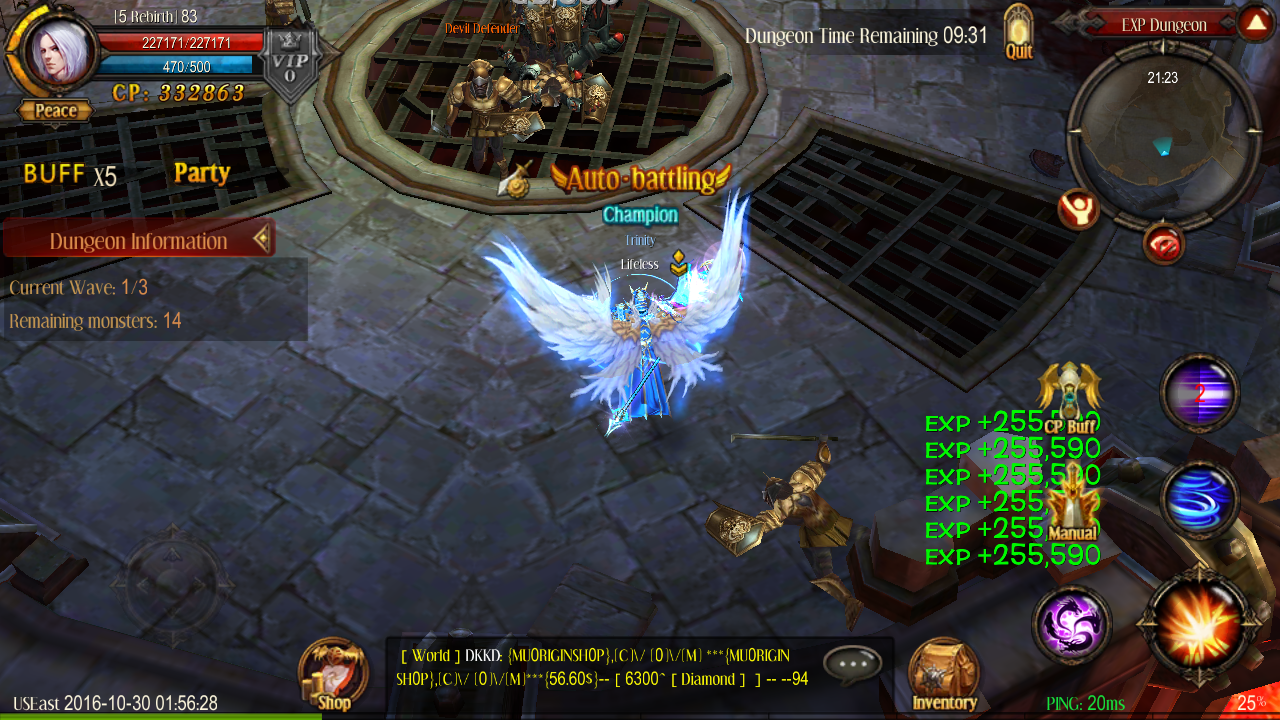Activate the purple skill showing cooldown 2

pyautogui.click(x=1199, y=393)
